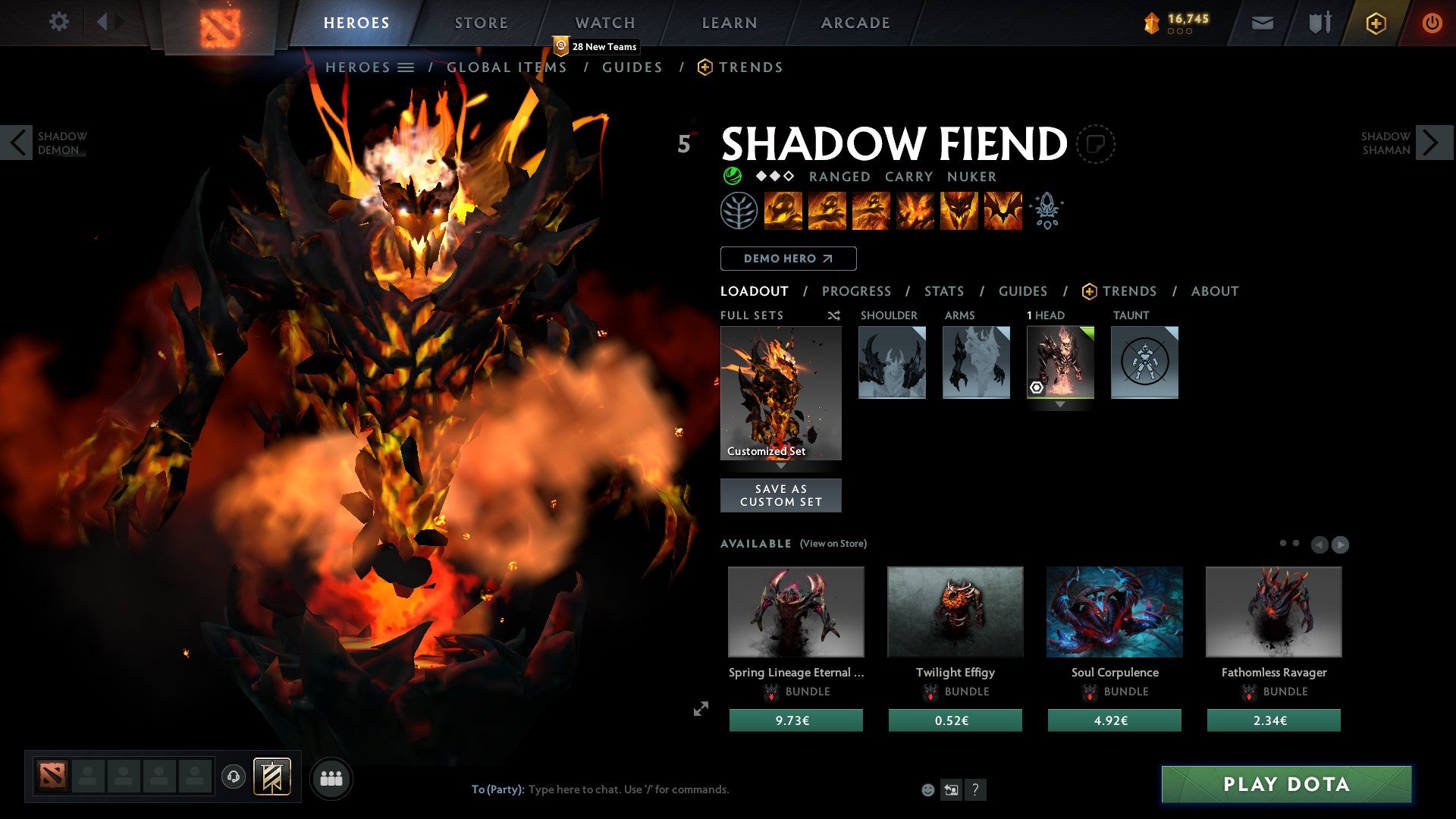1456x819 pixels.
Task: Click the next-page arrow for Available items
Action: (x=1341, y=543)
